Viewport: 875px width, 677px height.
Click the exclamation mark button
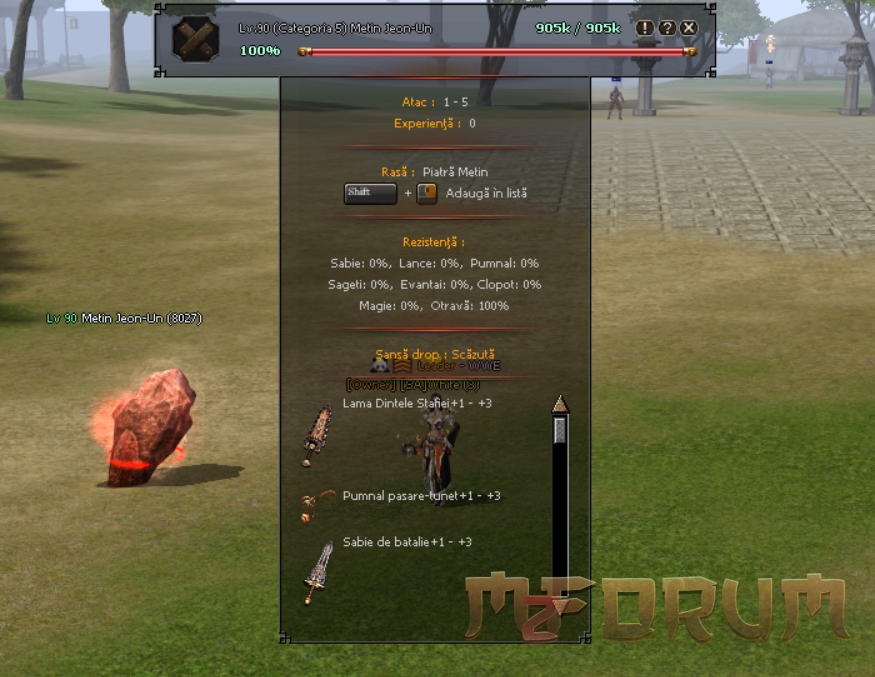(x=645, y=28)
